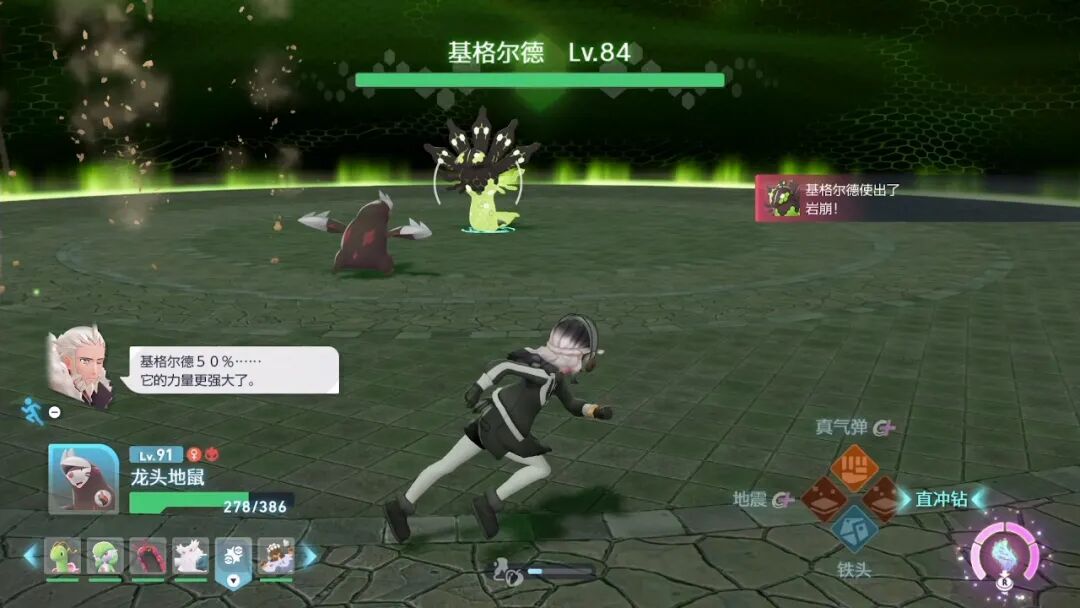Open the 龙头地鼠 active Pokémon portrait
1080x608 pixels.
[84, 479]
